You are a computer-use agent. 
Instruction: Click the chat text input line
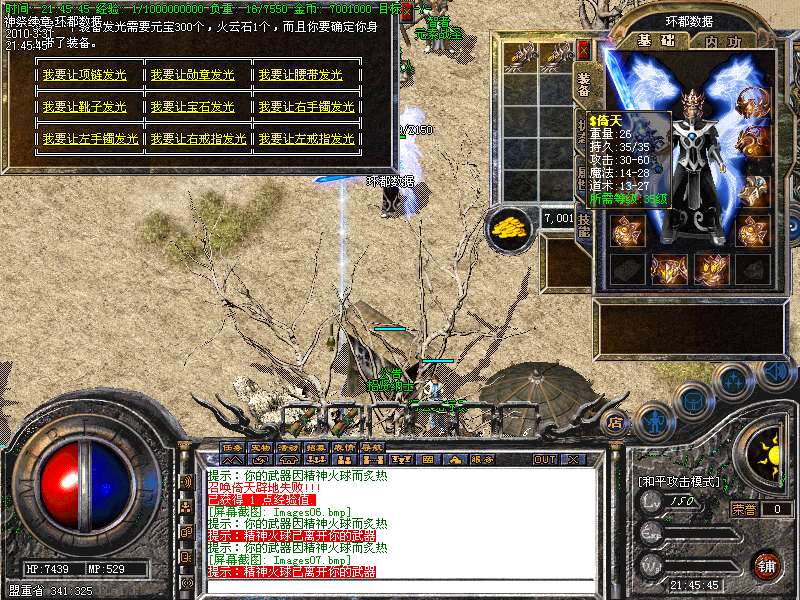(400, 586)
